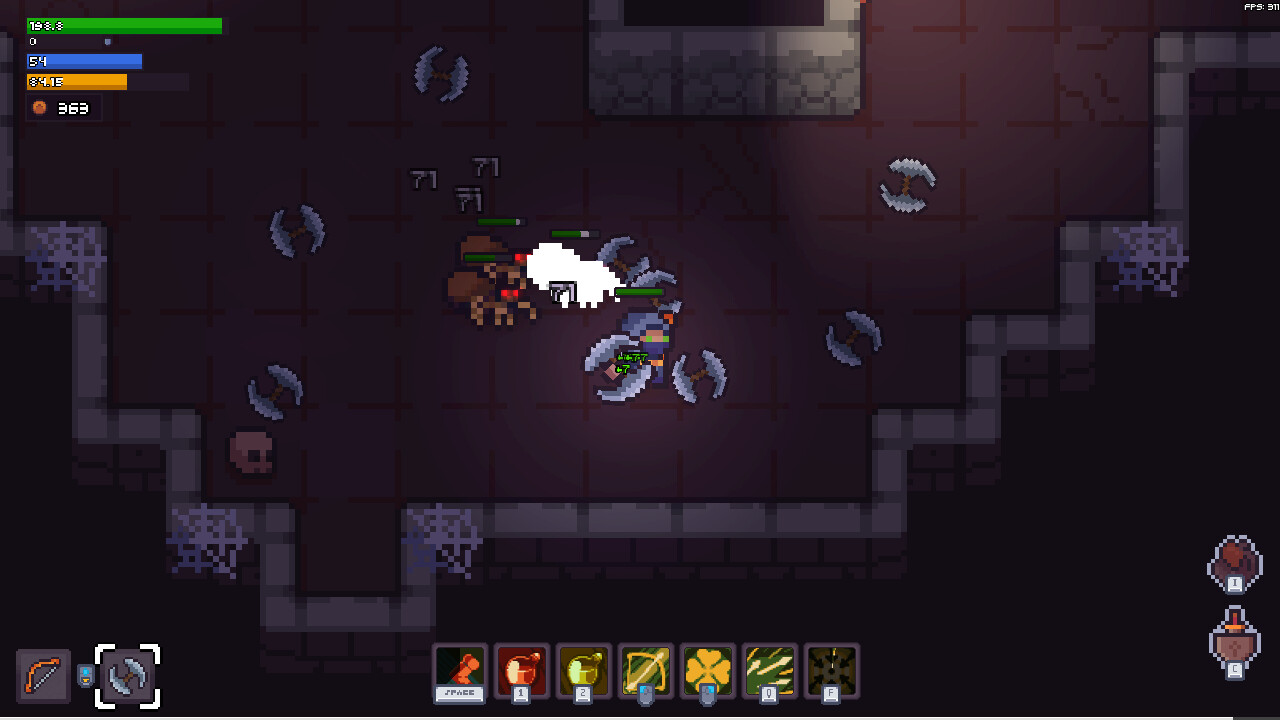This screenshot has width=1280, height=720.
Task: Click the shield marker on the experience bar
Action: 107,42
